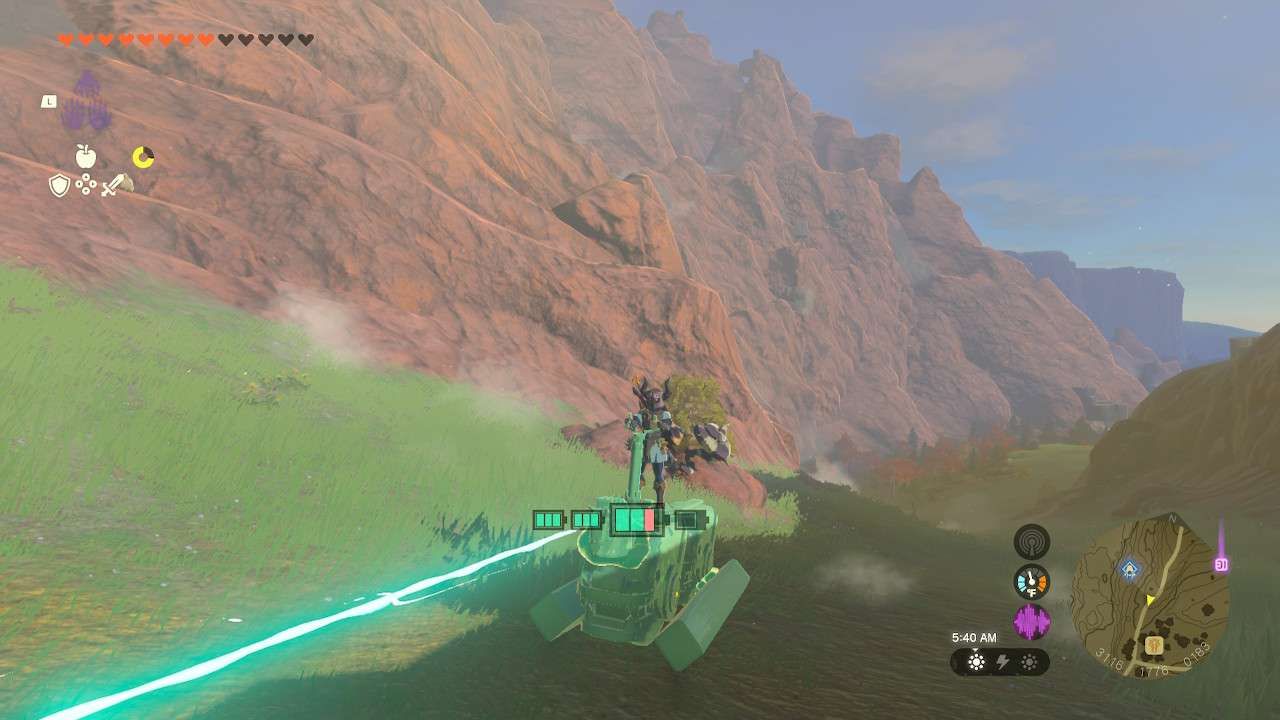The width and height of the screenshot is (1280, 720).
Task: Toggle the lightning weather forecast icon
Action: (1002, 662)
